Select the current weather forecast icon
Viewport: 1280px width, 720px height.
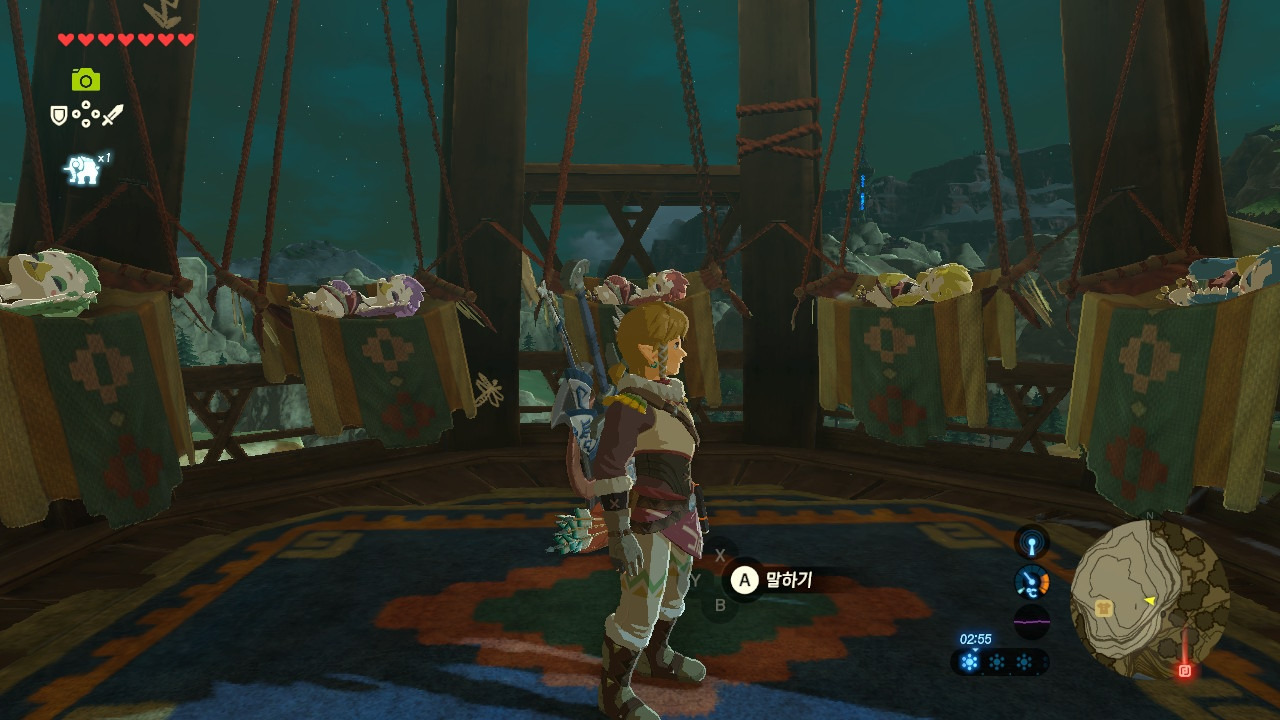969,662
